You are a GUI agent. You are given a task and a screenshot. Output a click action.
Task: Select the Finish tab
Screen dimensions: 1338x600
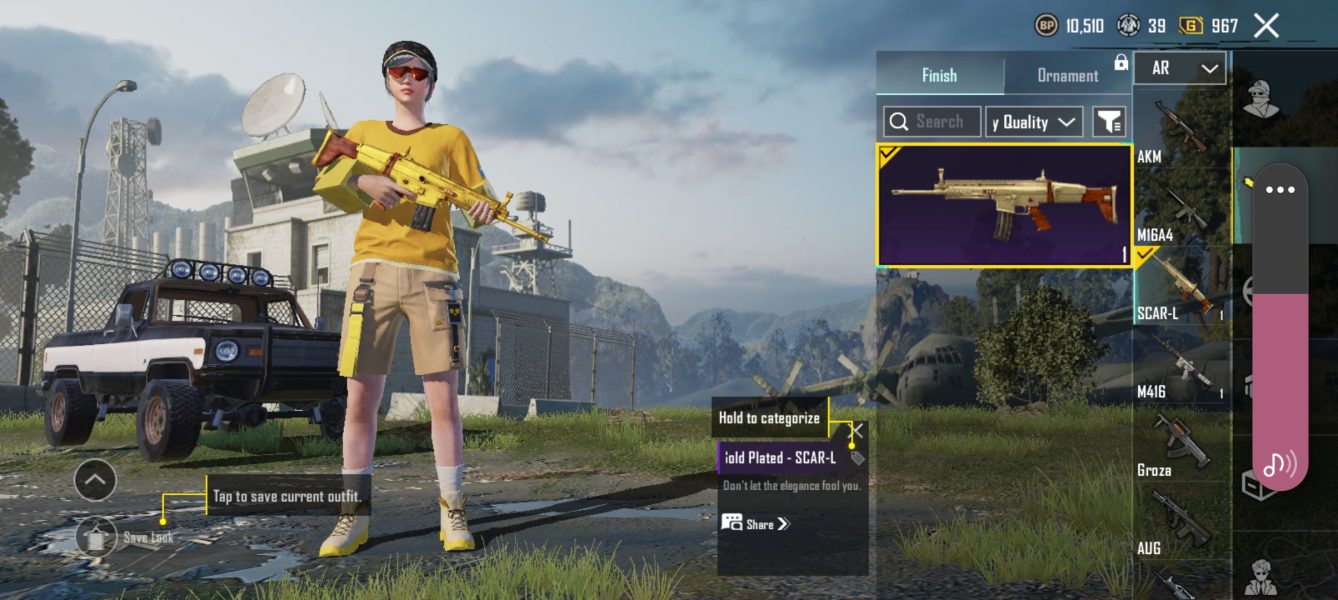click(x=939, y=75)
